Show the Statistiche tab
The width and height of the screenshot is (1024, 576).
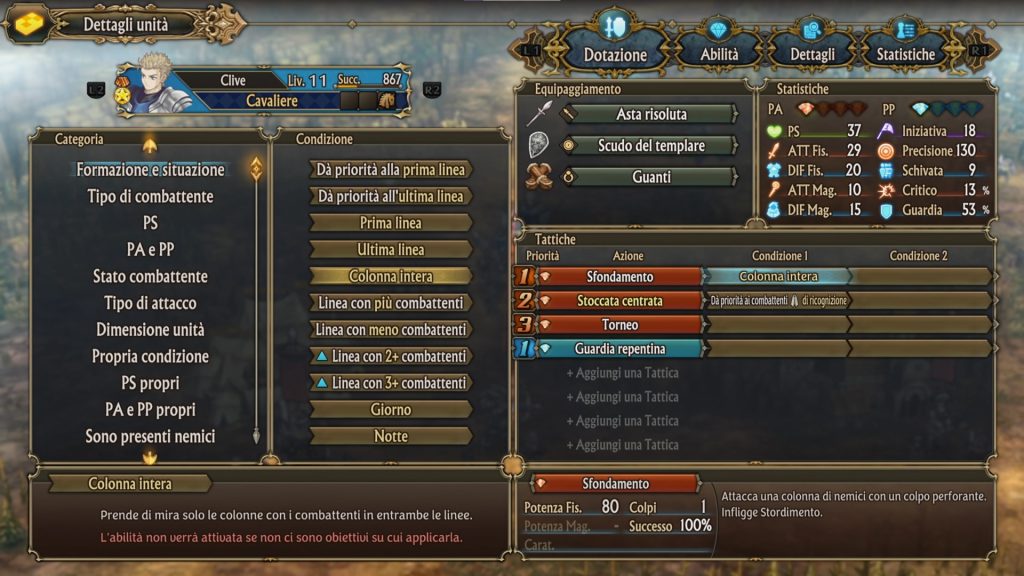pos(906,54)
